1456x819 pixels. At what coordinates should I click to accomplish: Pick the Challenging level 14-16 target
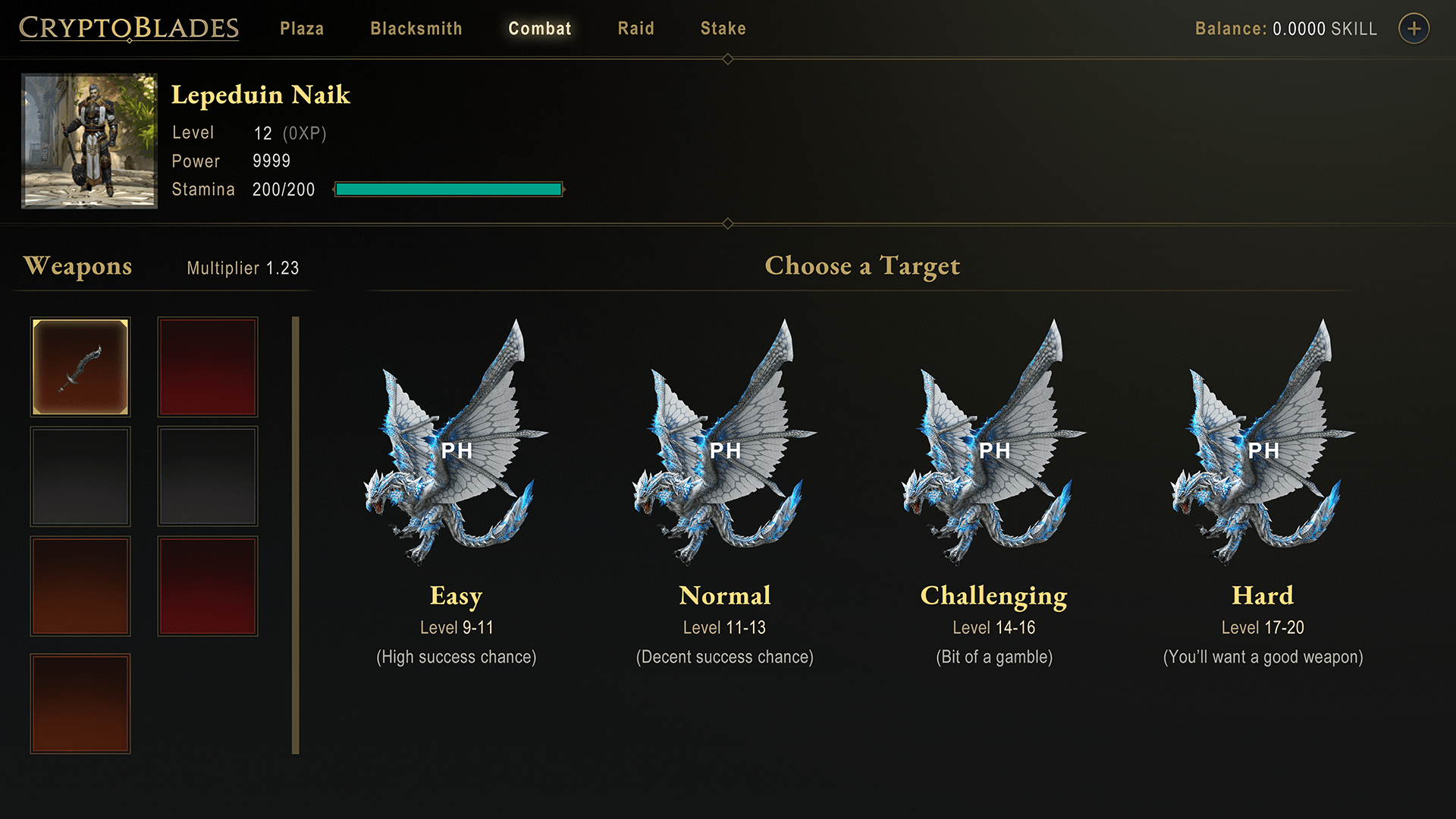994,455
